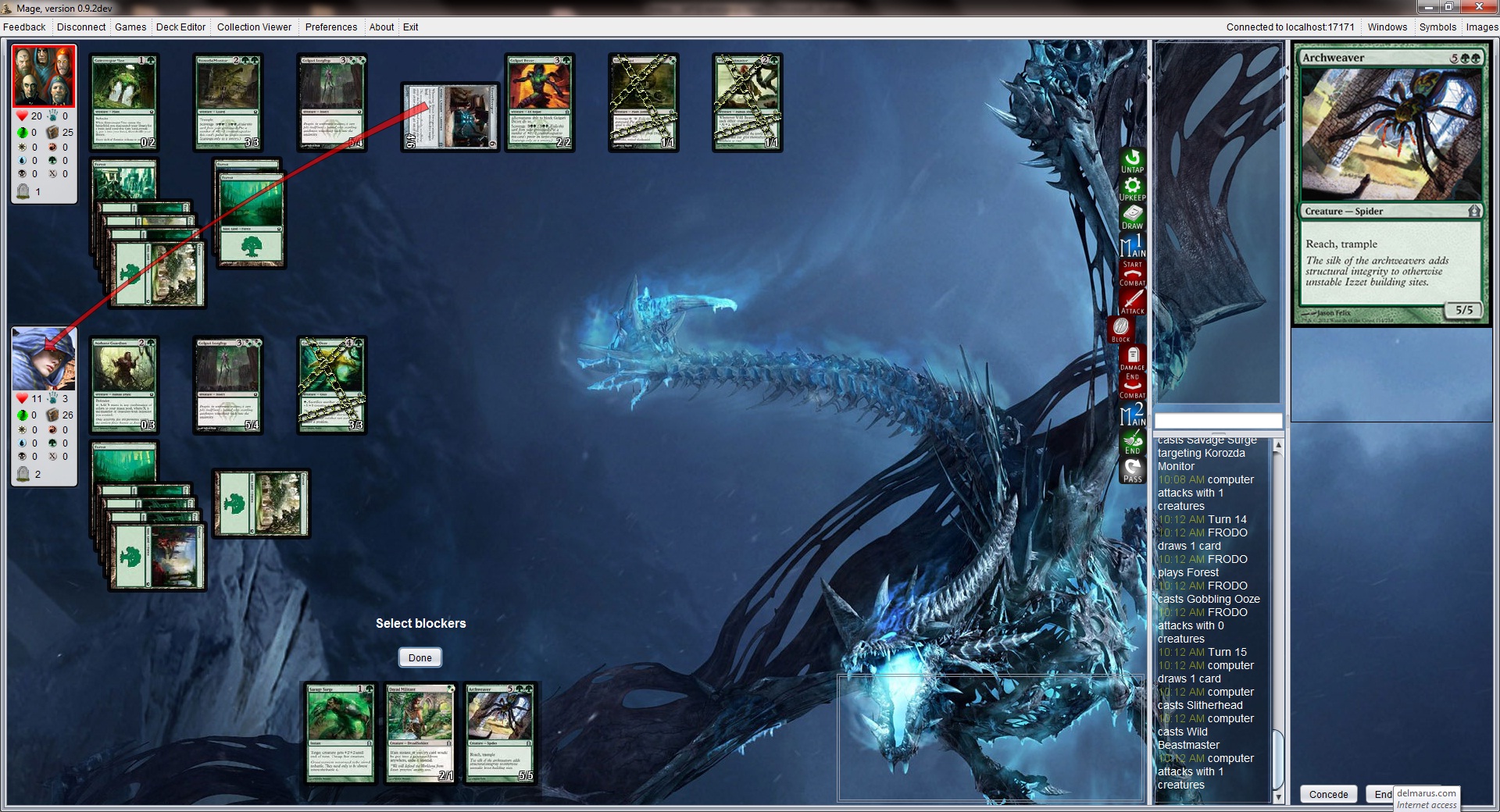Screen dimensions: 1500x812
Task: Pick the Dryad Militant card in hand
Action: click(x=420, y=734)
